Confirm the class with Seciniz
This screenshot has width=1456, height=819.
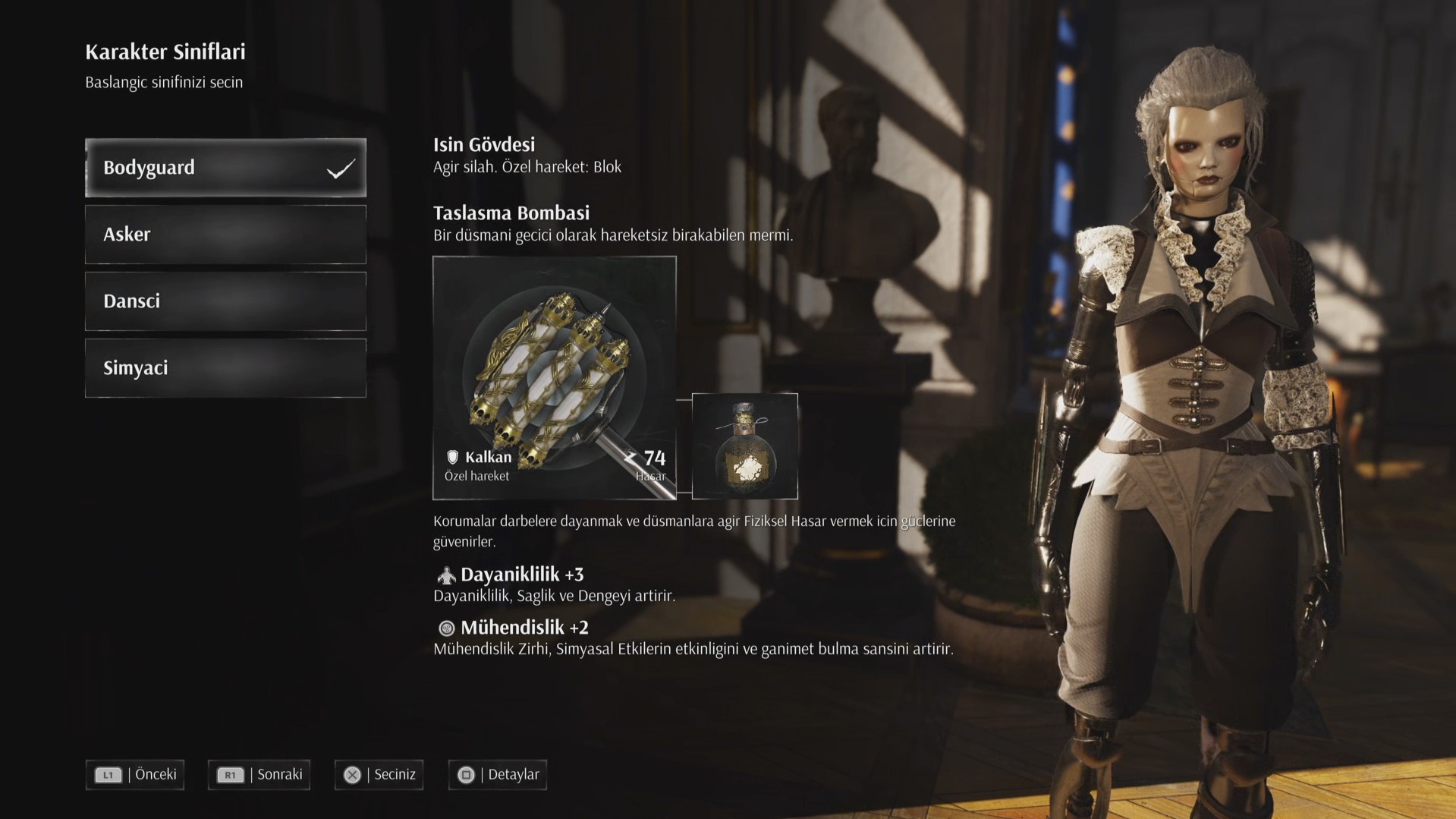pyautogui.click(x=379, y=775)
